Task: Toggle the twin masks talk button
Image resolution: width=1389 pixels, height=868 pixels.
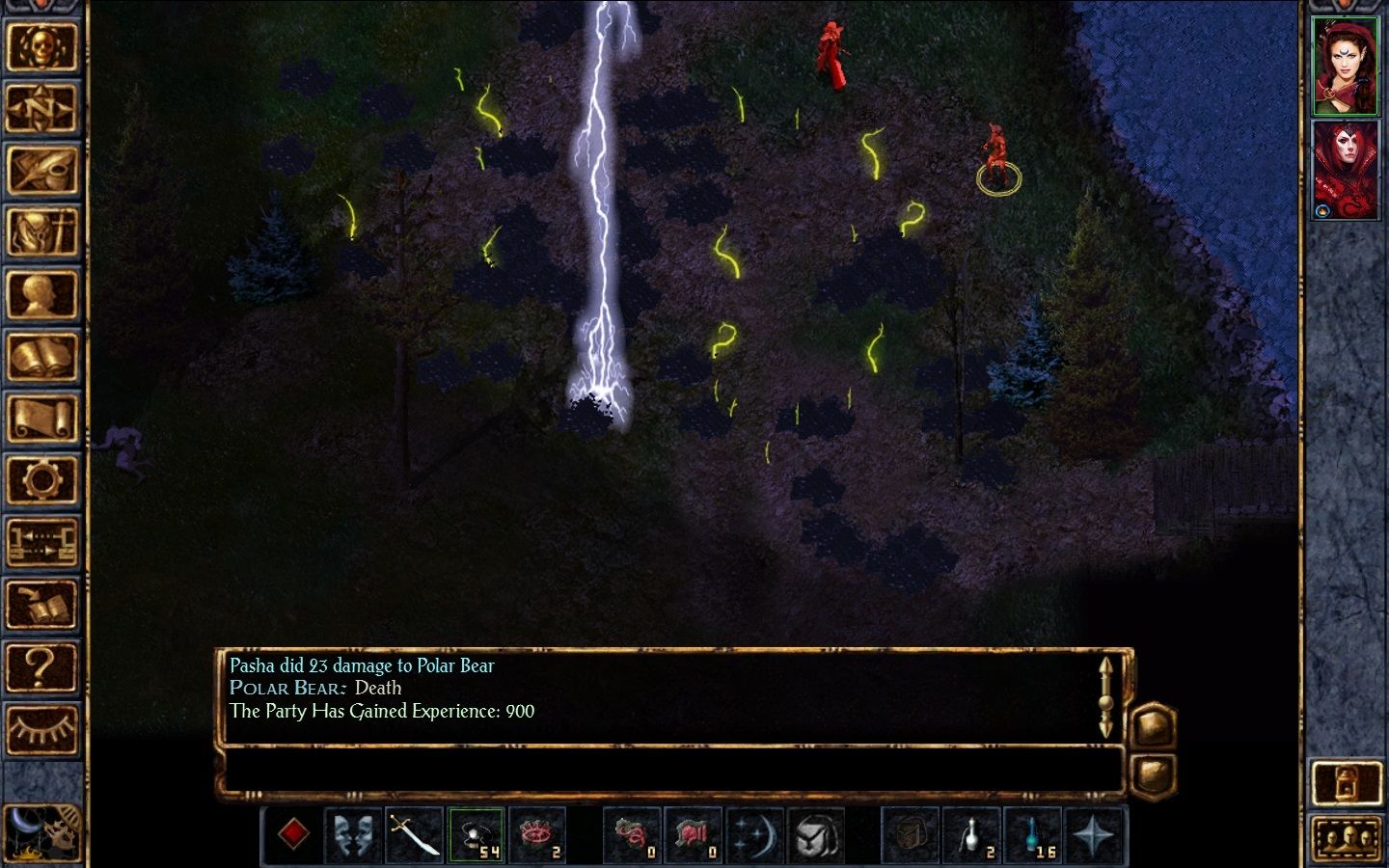Action: pyautogui.click(x=354, y=834)
